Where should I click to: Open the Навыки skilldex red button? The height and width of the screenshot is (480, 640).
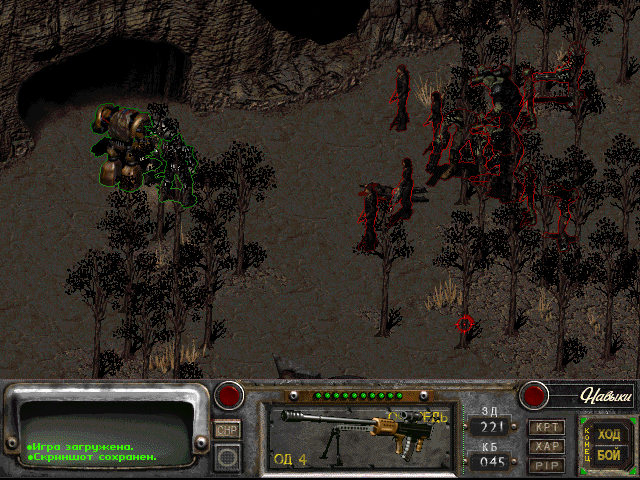pyautogui.click(x=533, y=395)
